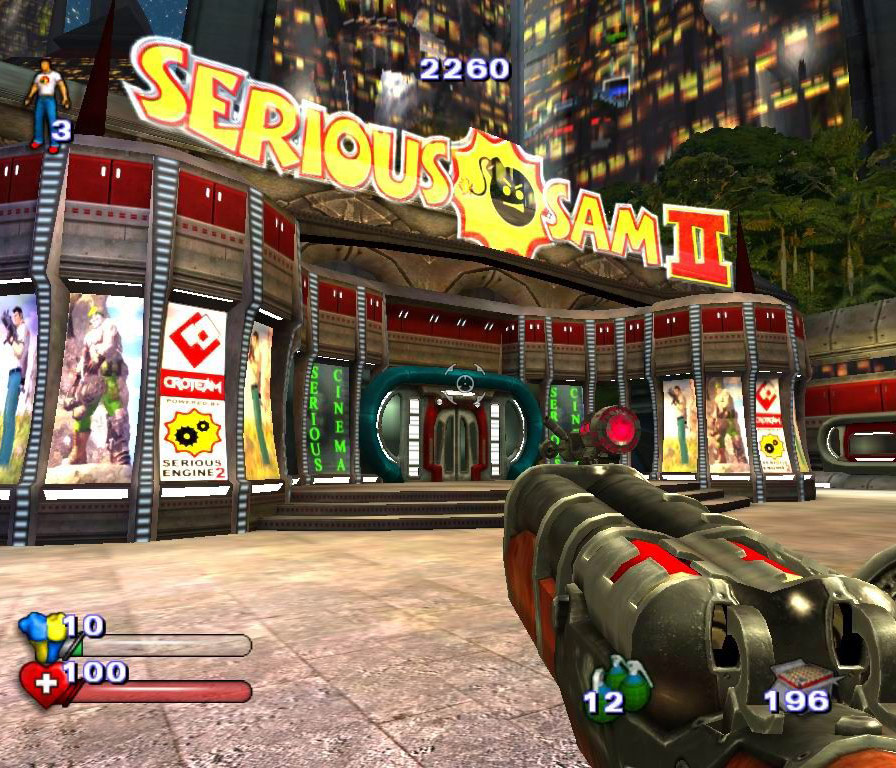Image resolution: width=896 pixels, height=768 pixels.
Task: Select the armor vest icon
Action: coord(42,635)
